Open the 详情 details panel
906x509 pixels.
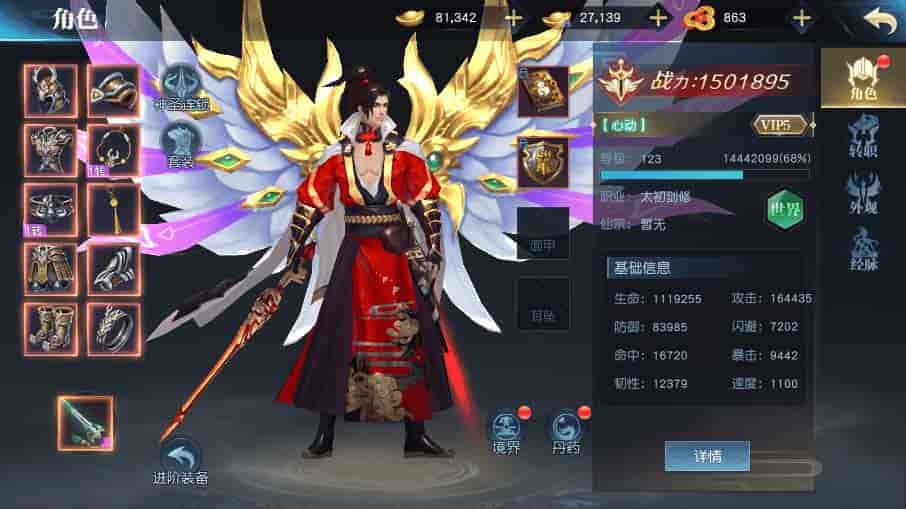707,456
